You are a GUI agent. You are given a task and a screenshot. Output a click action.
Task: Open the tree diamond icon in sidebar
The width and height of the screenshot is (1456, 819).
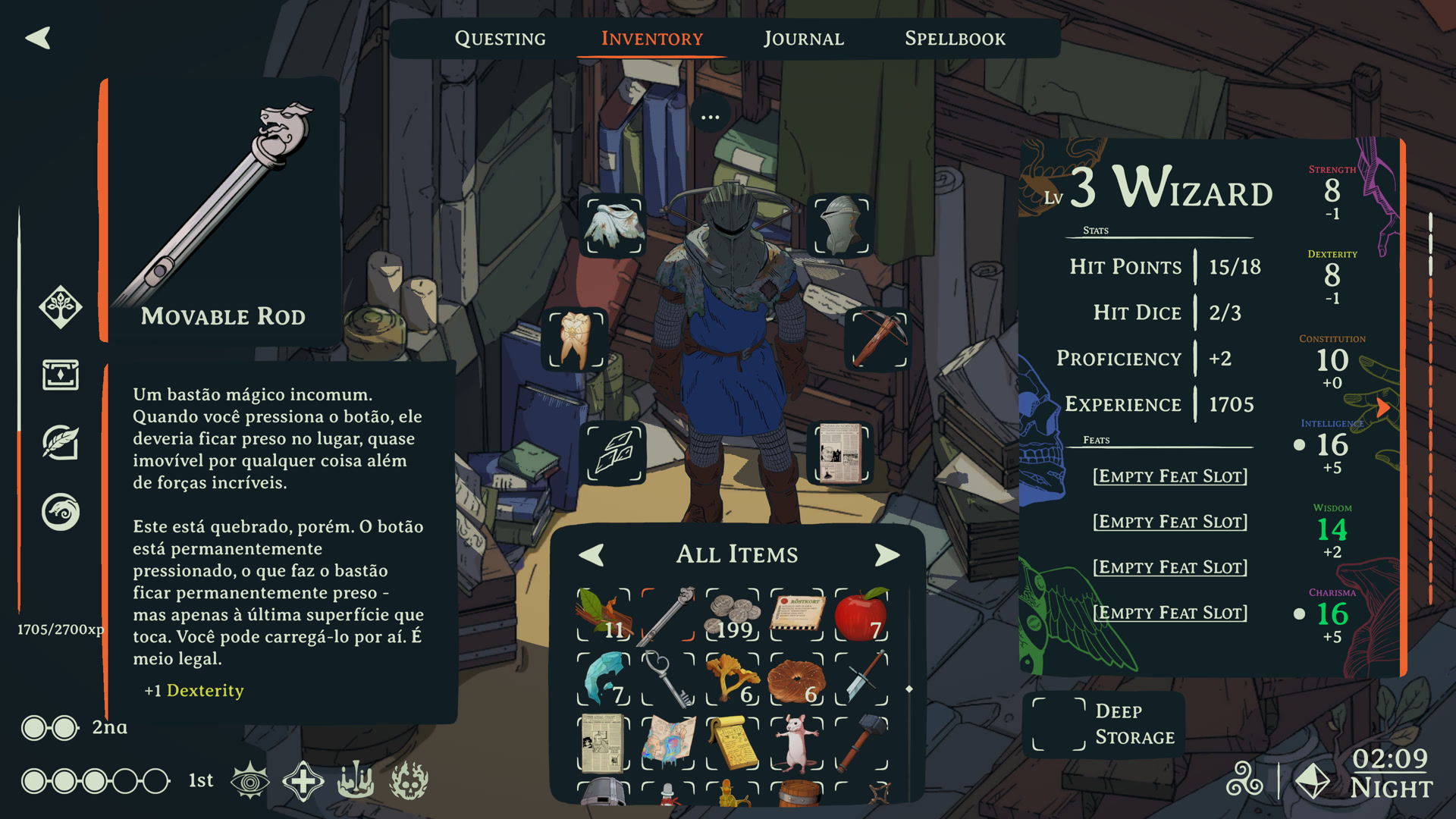click(61, 307)
